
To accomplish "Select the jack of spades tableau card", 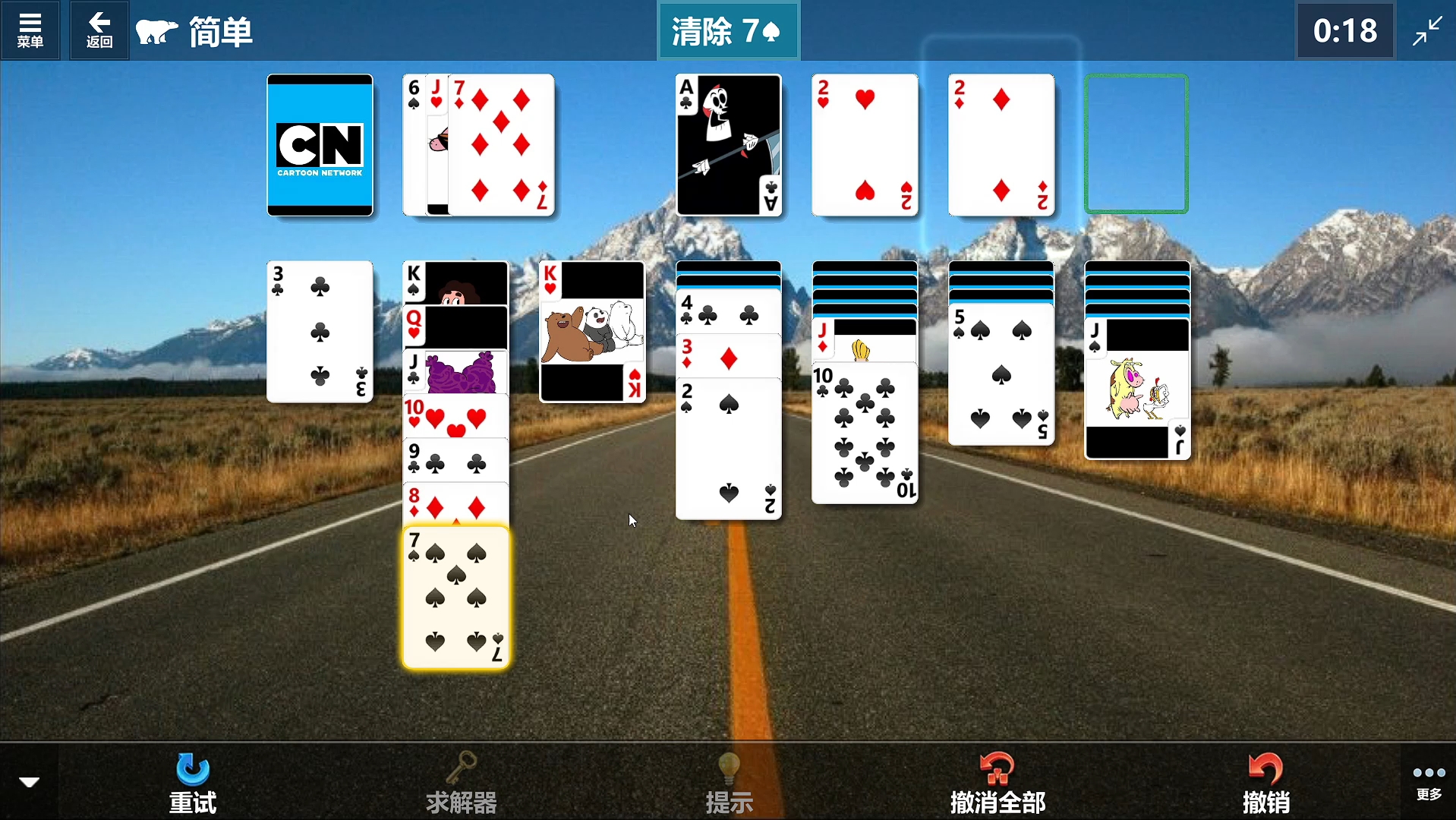I will coord(1137,389).
